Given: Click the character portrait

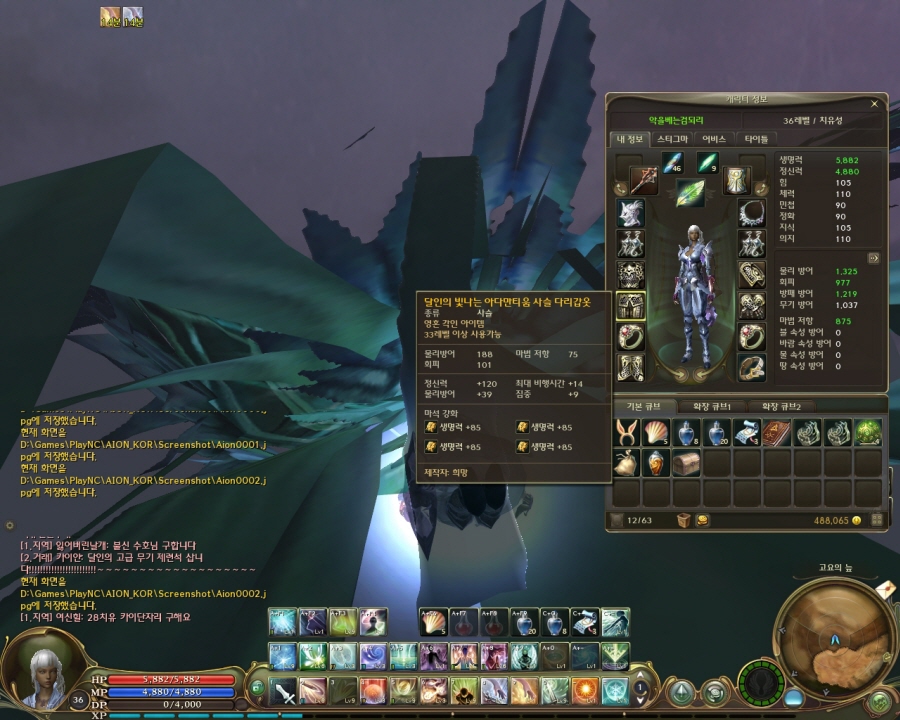Looking at the screenshot, I should 40,673.
